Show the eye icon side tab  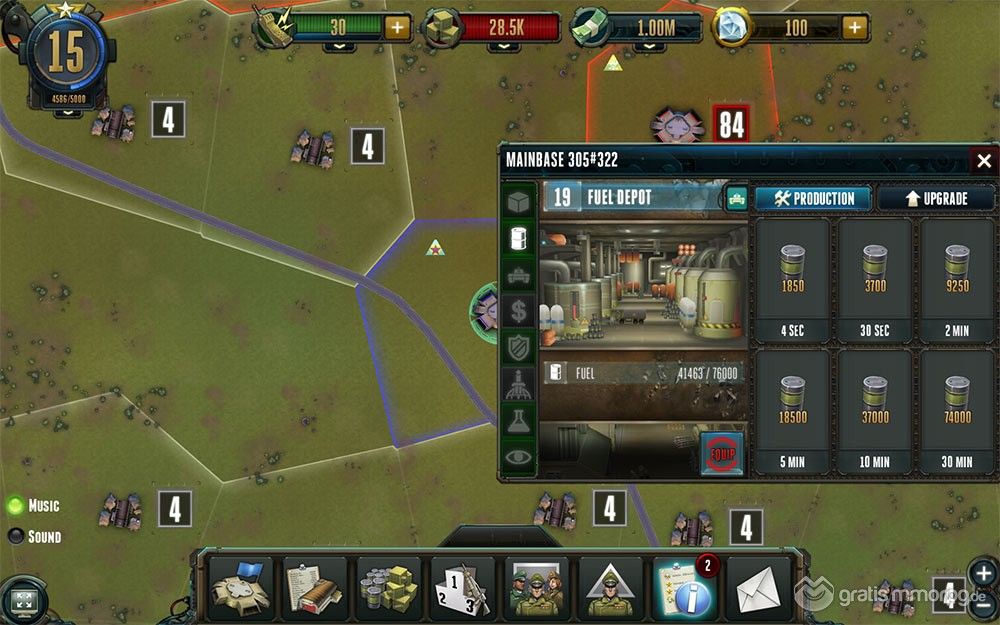pos(518,457)
